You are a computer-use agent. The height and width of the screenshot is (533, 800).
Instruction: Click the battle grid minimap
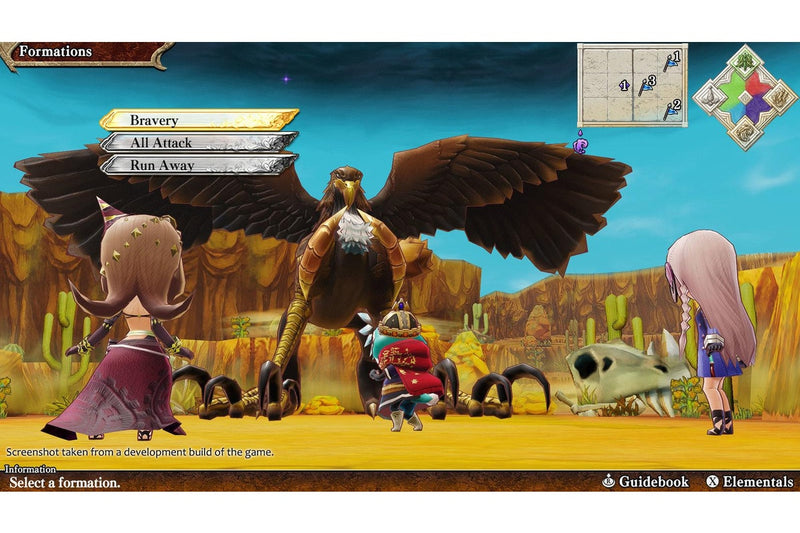click(x=632, y=85)
